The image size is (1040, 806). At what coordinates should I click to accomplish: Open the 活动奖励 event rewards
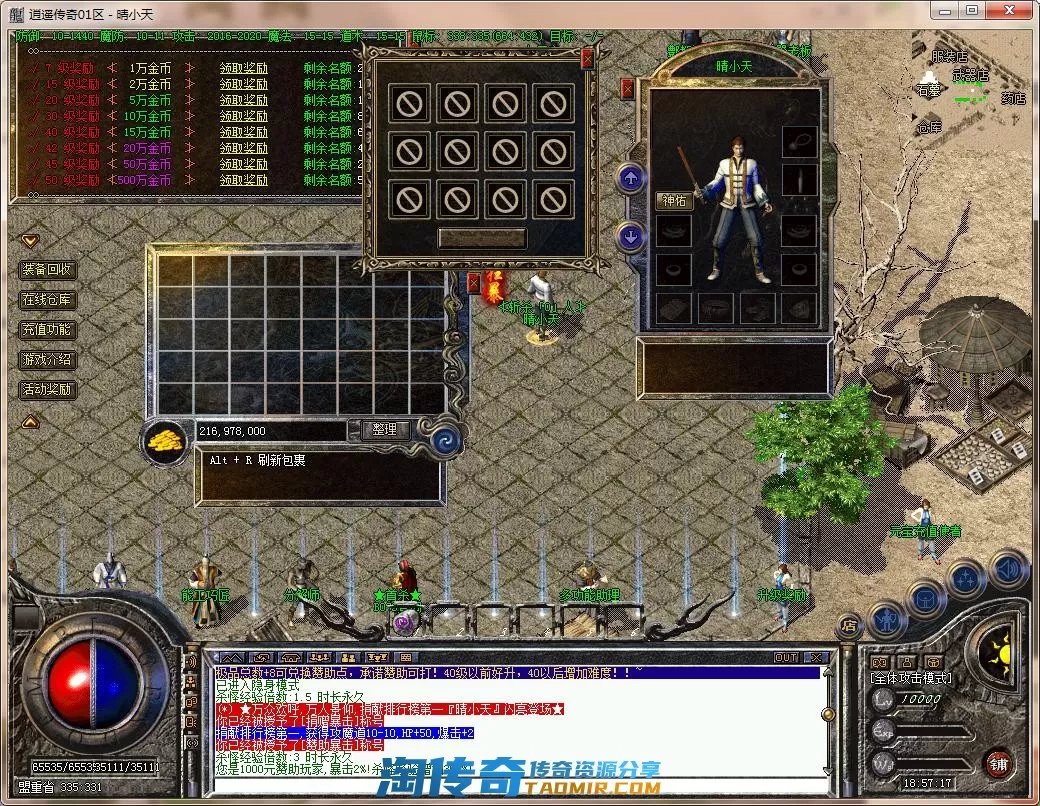[x=47, y=389]
